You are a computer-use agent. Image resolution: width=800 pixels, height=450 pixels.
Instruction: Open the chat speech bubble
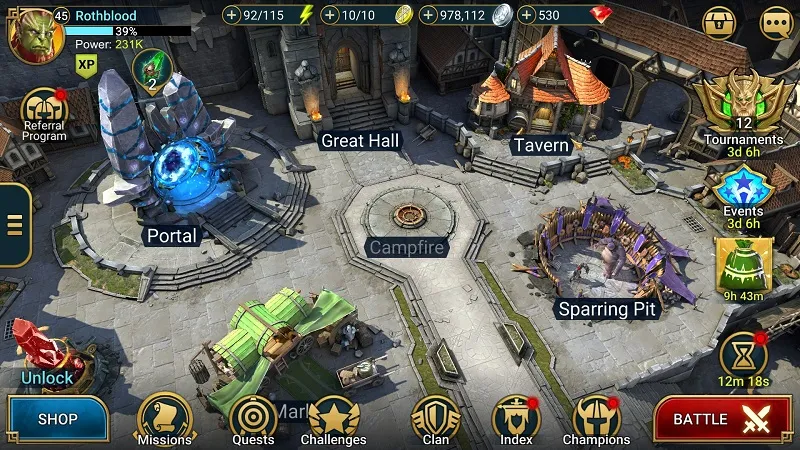pyautogui.click(x=776, y=21)
